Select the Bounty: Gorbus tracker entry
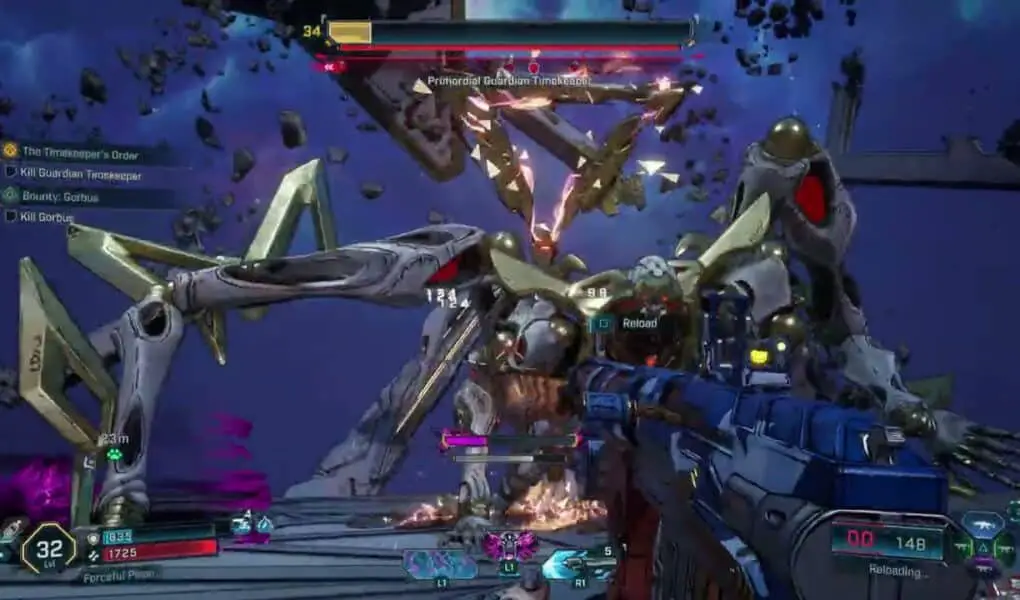This screenshot has width=1020, height=600. coord(62,197)
